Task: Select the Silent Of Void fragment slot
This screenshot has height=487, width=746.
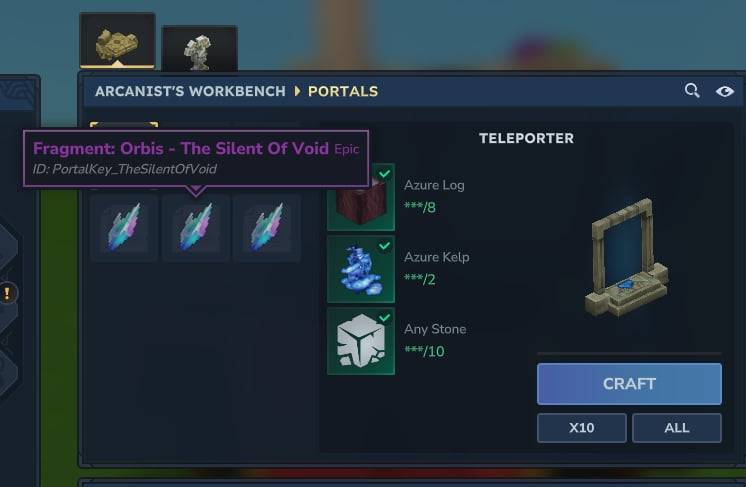Action: 195,227
